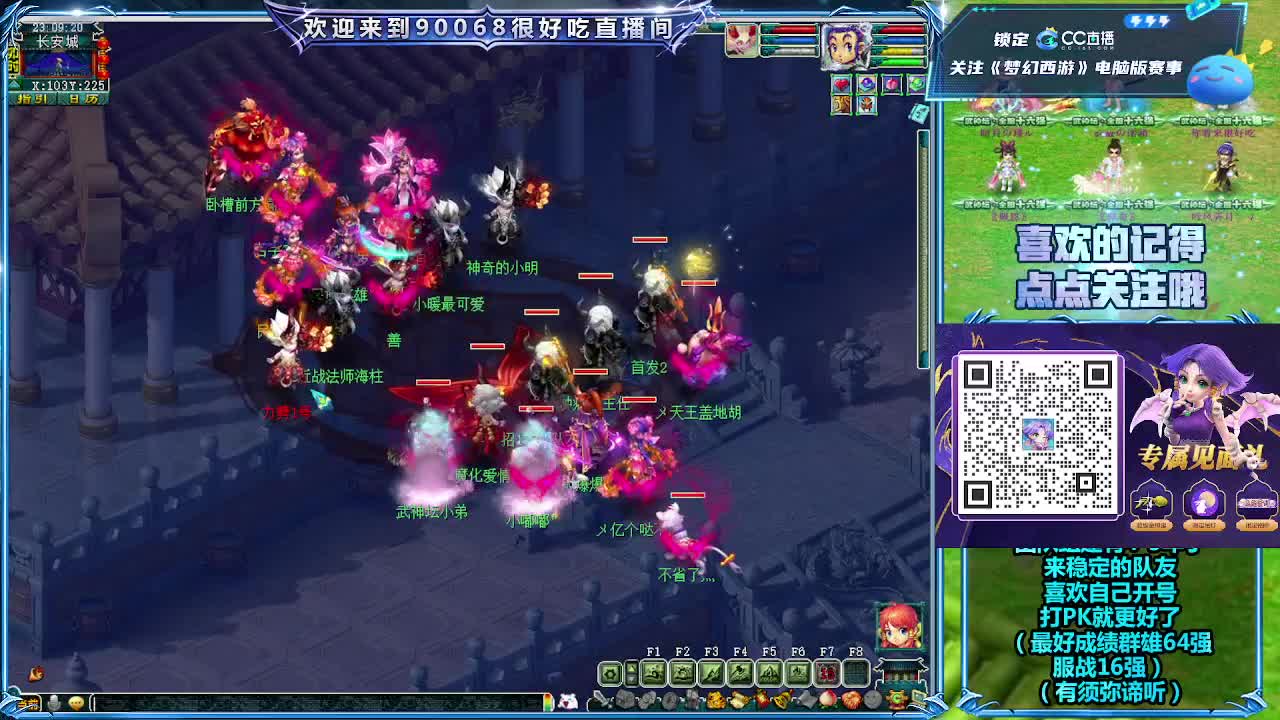This screenshot has height=720, width=1280.
Task: Click the sword icon at far left of item row
Action: 598,700
